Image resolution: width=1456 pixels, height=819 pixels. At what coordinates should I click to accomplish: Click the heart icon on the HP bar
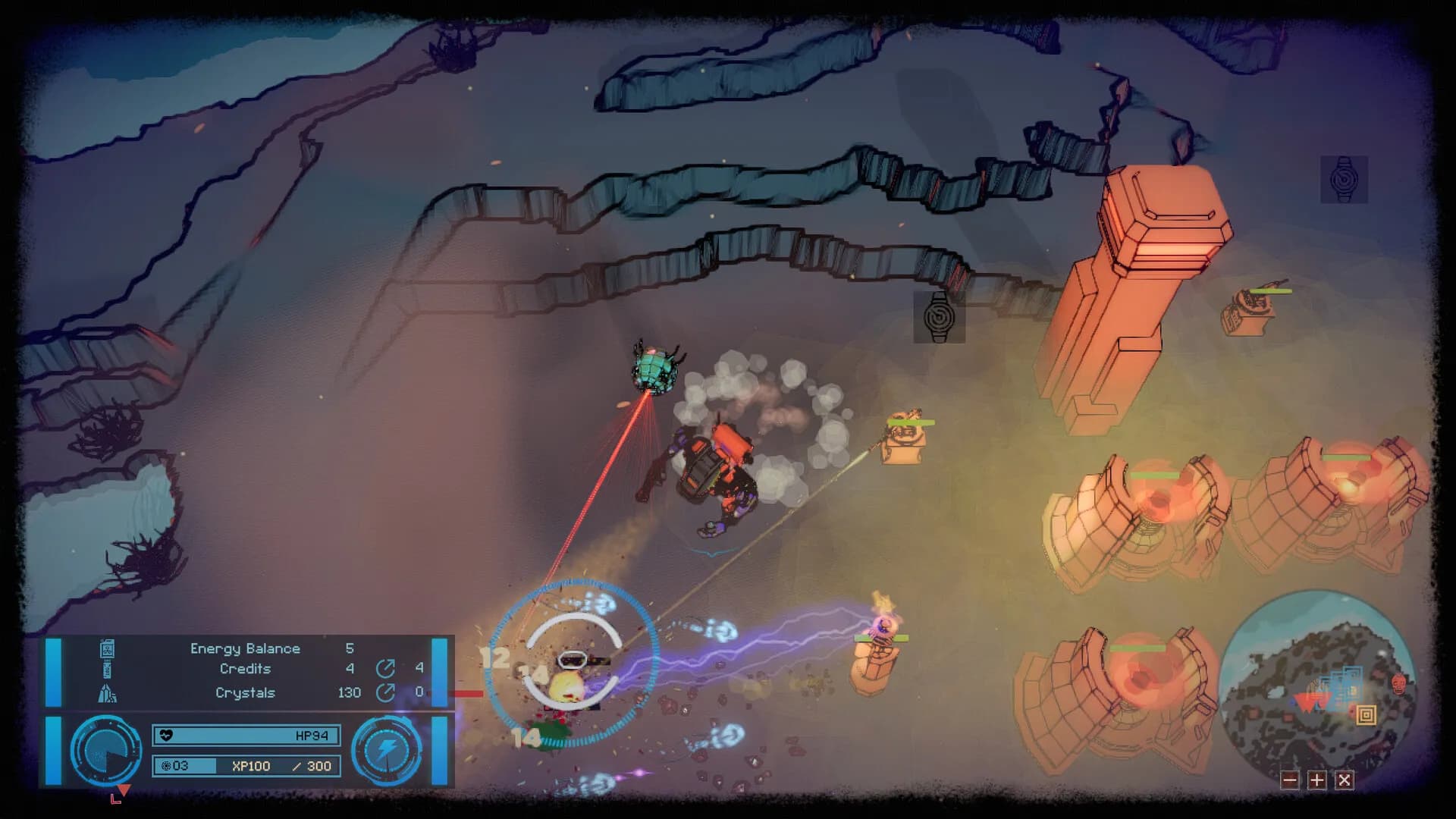(168, 735)
